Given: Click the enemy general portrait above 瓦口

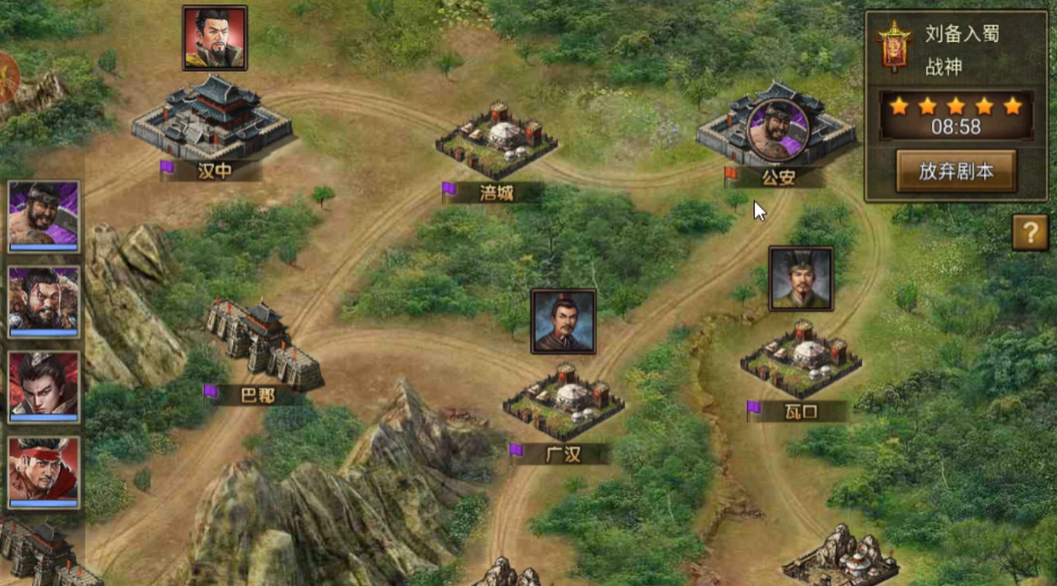Looking at the screenshot, I should pyautogui.click(x=801, y=279).
